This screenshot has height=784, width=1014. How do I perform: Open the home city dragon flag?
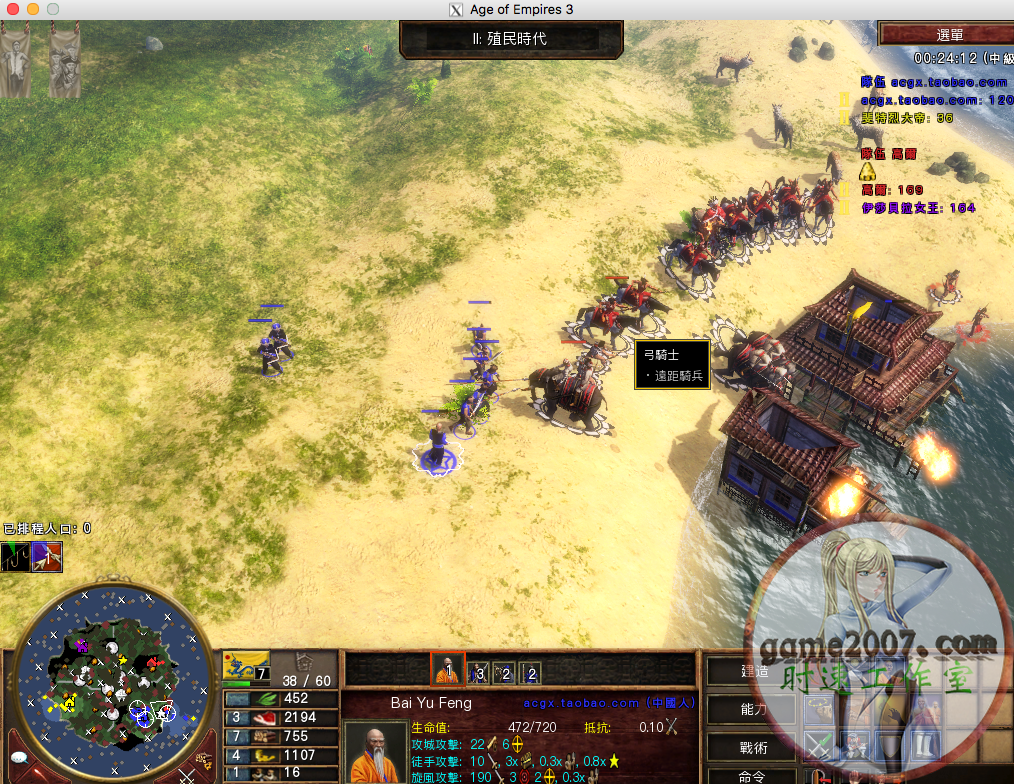245,664
